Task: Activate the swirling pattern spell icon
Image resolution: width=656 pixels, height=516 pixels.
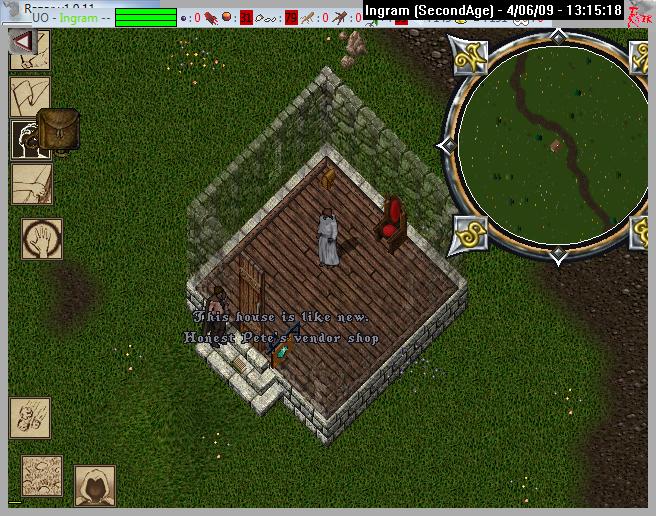Action: [42, 476]
